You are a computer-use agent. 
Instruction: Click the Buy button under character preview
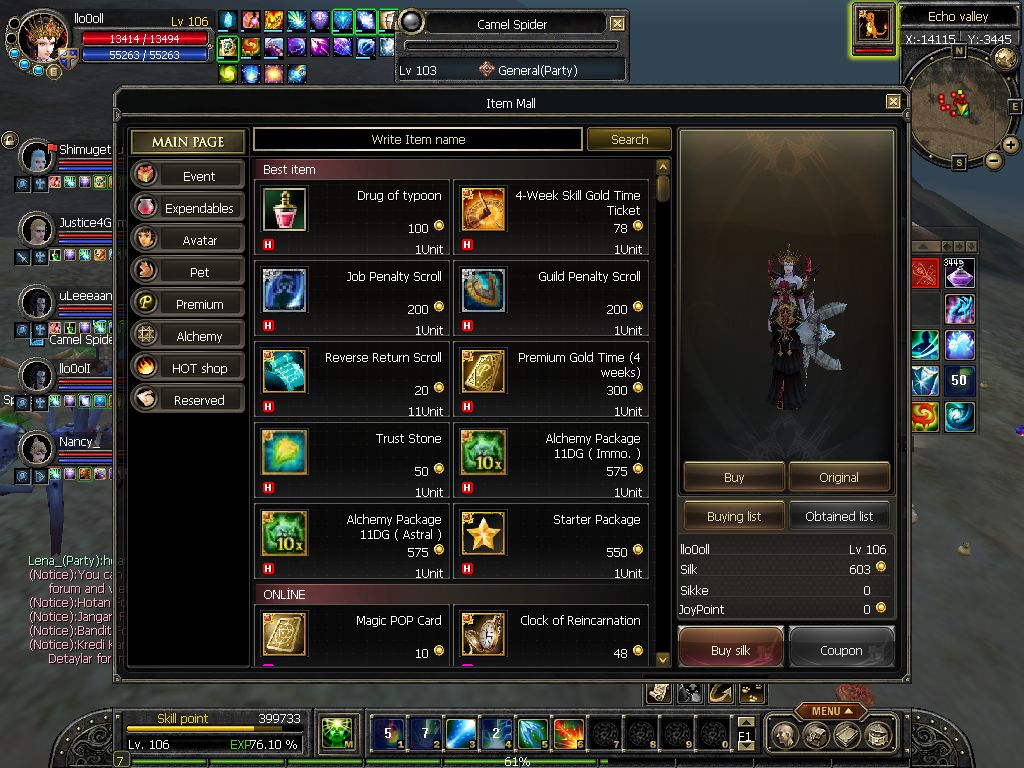click(734, 477)
